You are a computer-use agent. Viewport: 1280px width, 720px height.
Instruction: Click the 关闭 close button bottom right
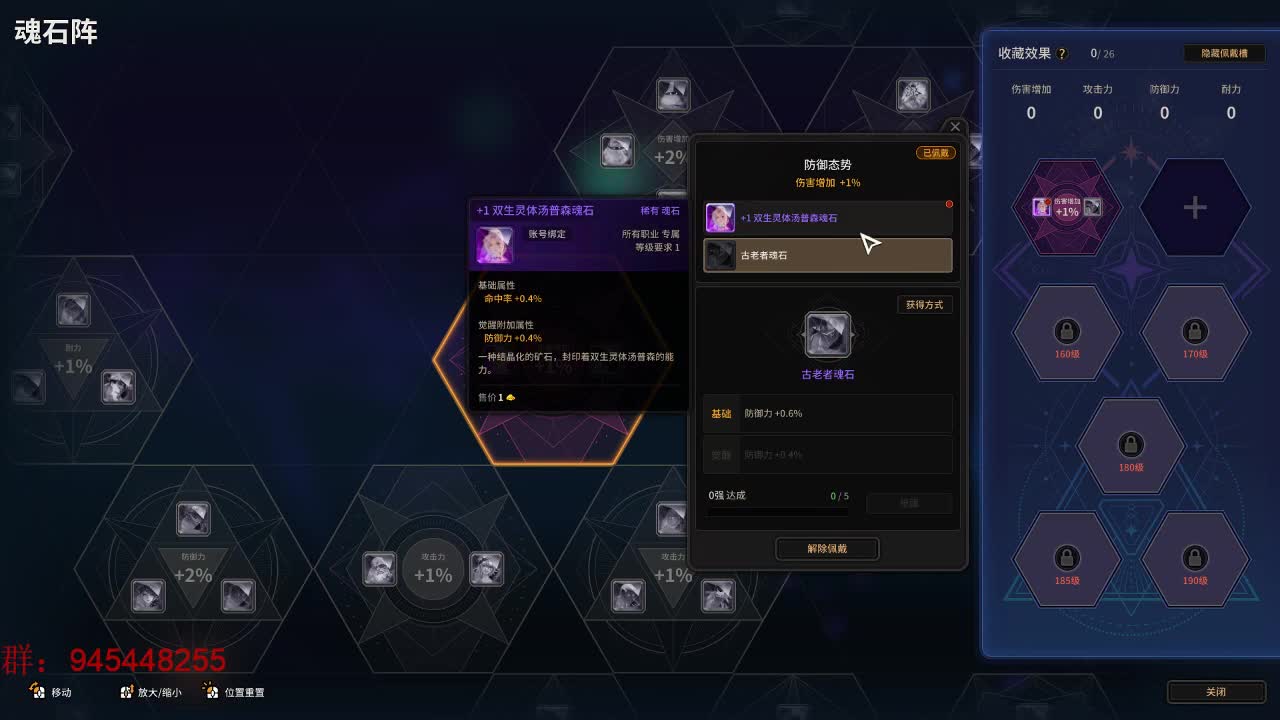(x=1216, y=691)
